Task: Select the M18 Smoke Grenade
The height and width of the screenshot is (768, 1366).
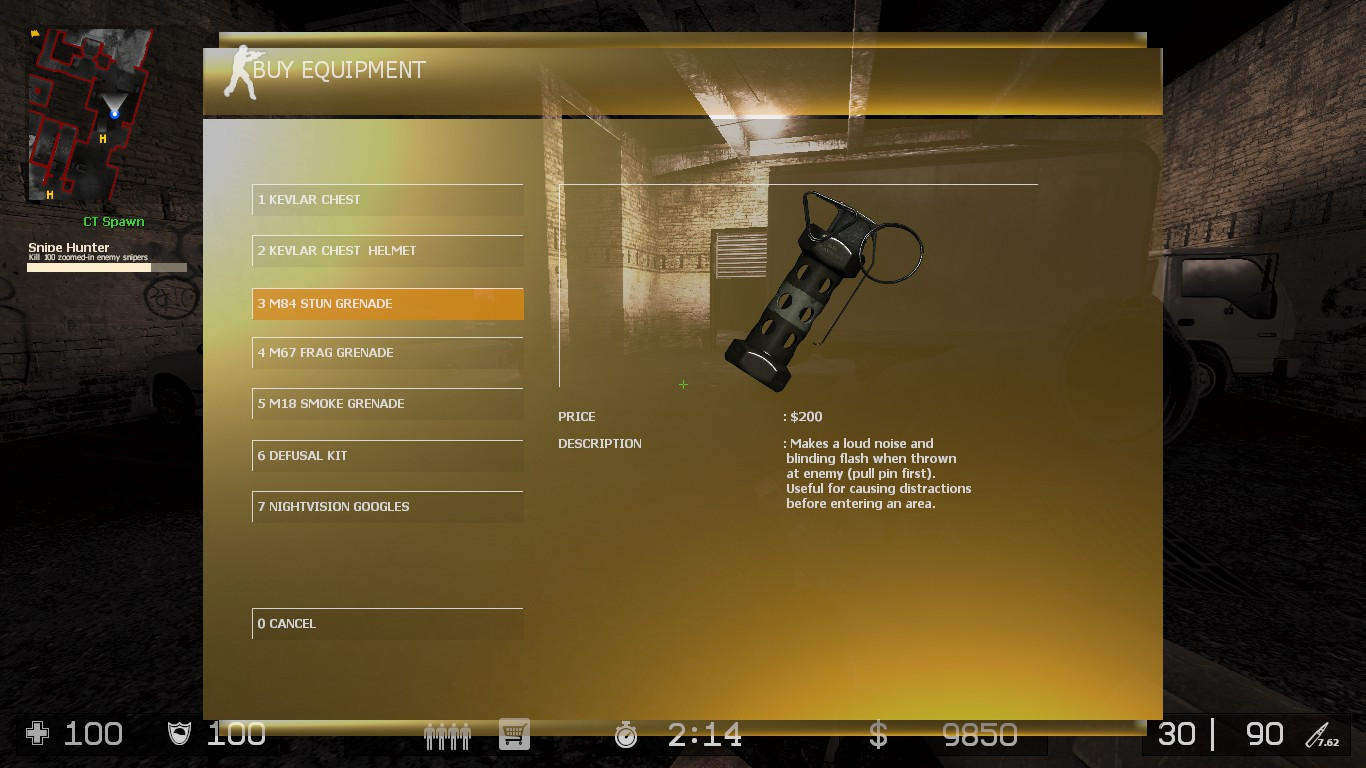Action: click(387, 403)
